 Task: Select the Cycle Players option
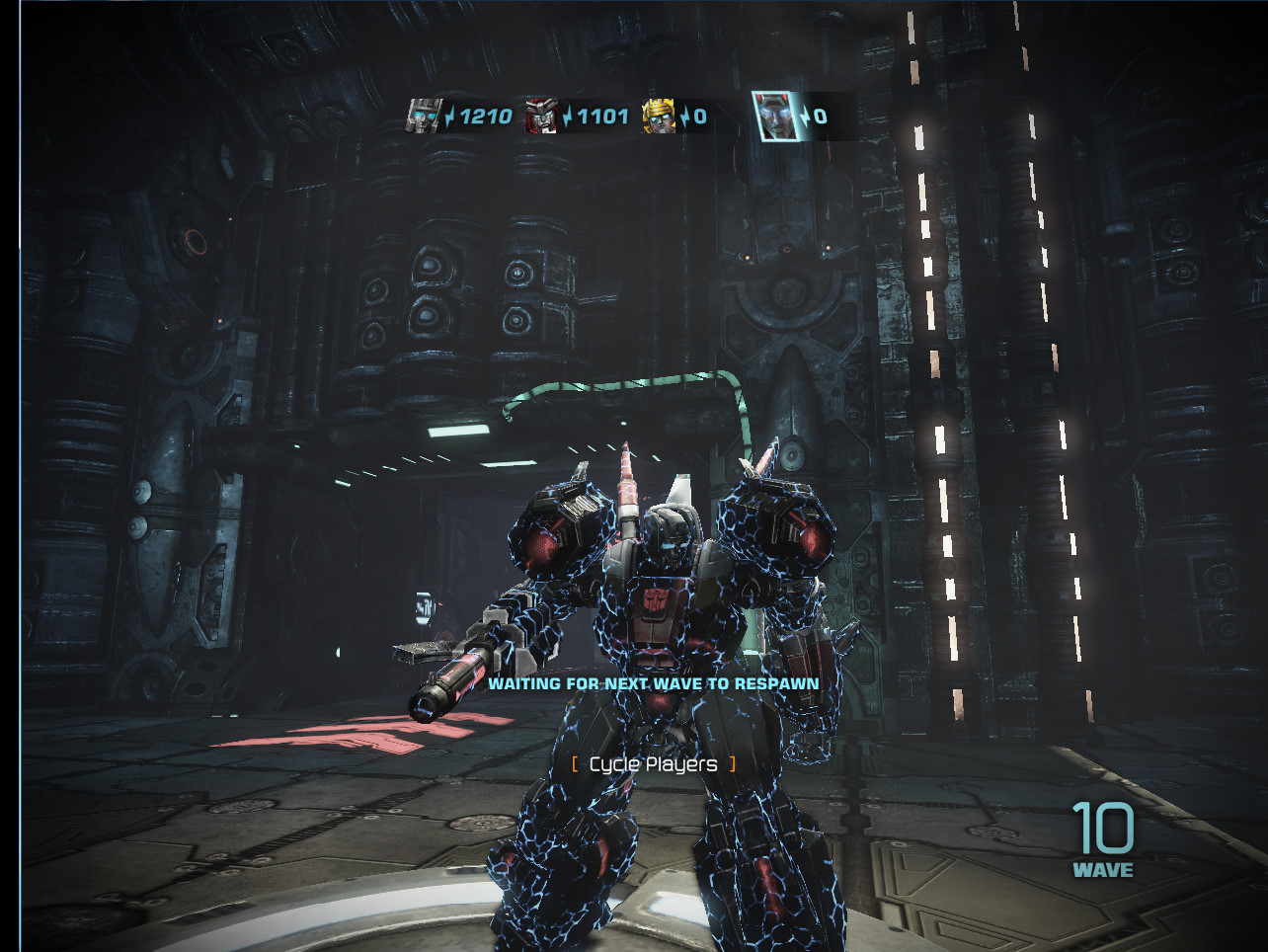point(653,764)
